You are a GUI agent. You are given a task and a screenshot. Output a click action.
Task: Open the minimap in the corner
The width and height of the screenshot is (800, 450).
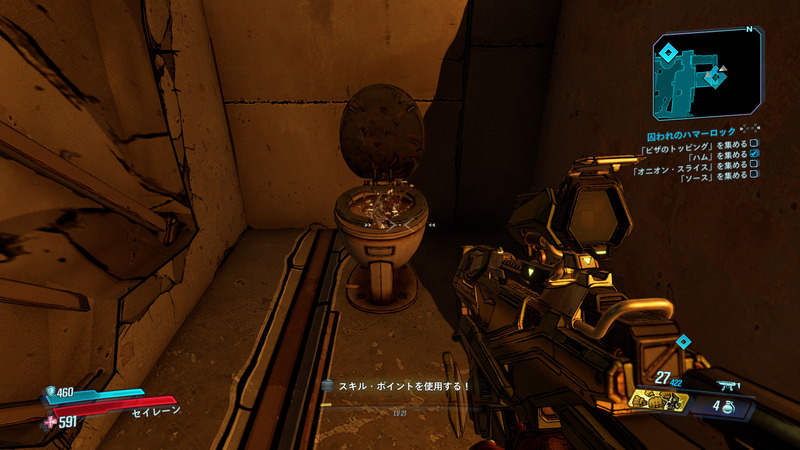(707, 74)
